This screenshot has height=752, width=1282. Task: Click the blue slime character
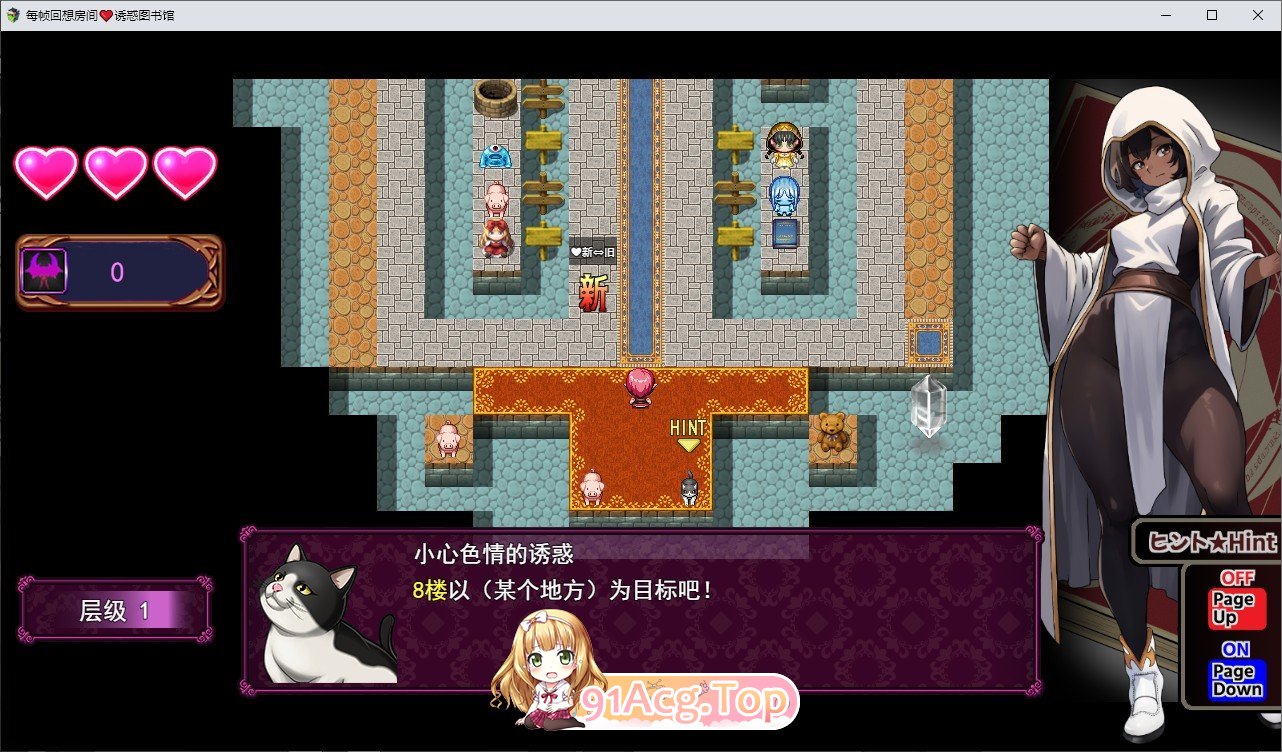[497, 156]
